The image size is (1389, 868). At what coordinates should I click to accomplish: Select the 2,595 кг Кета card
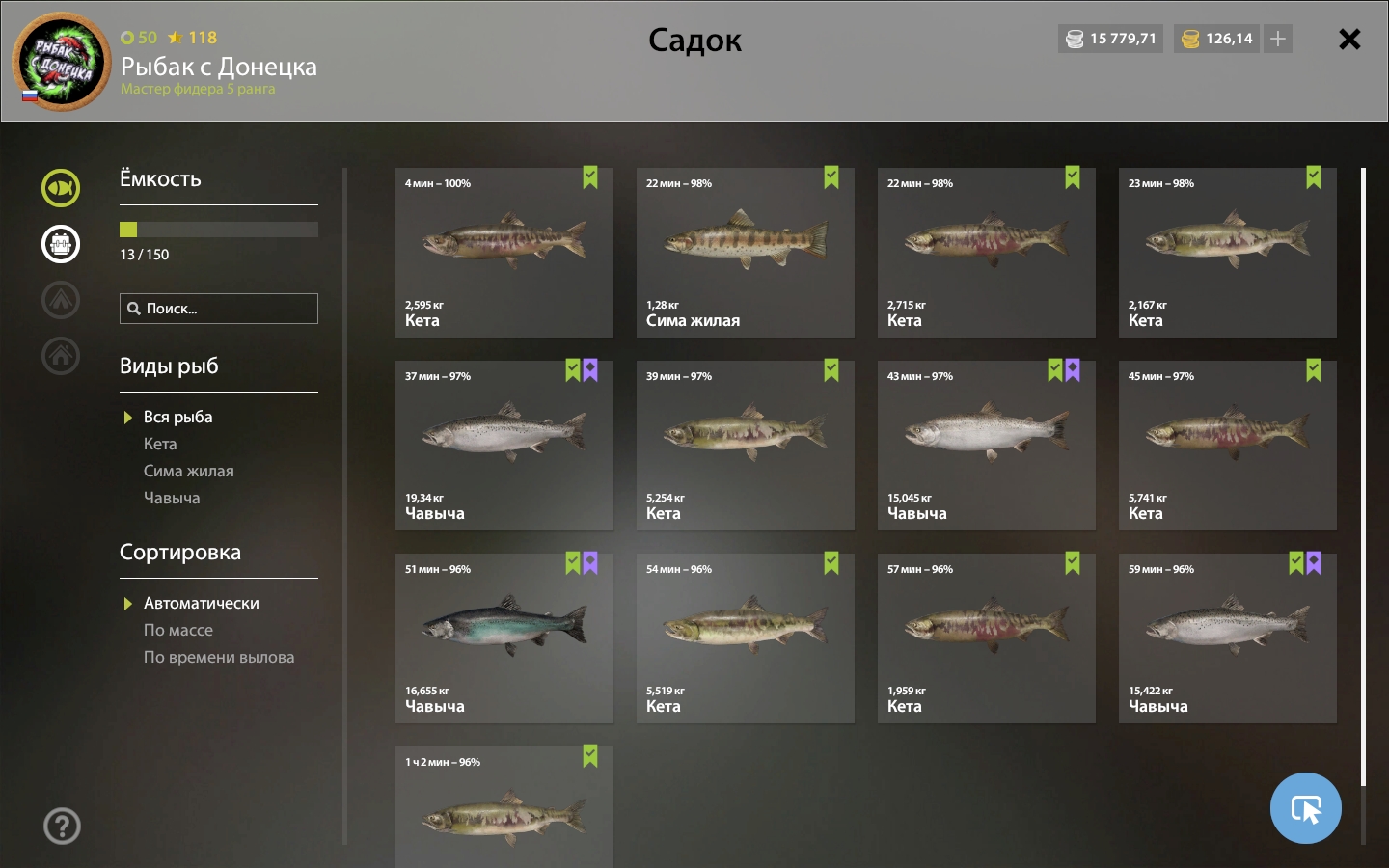[x=504, y=252]
